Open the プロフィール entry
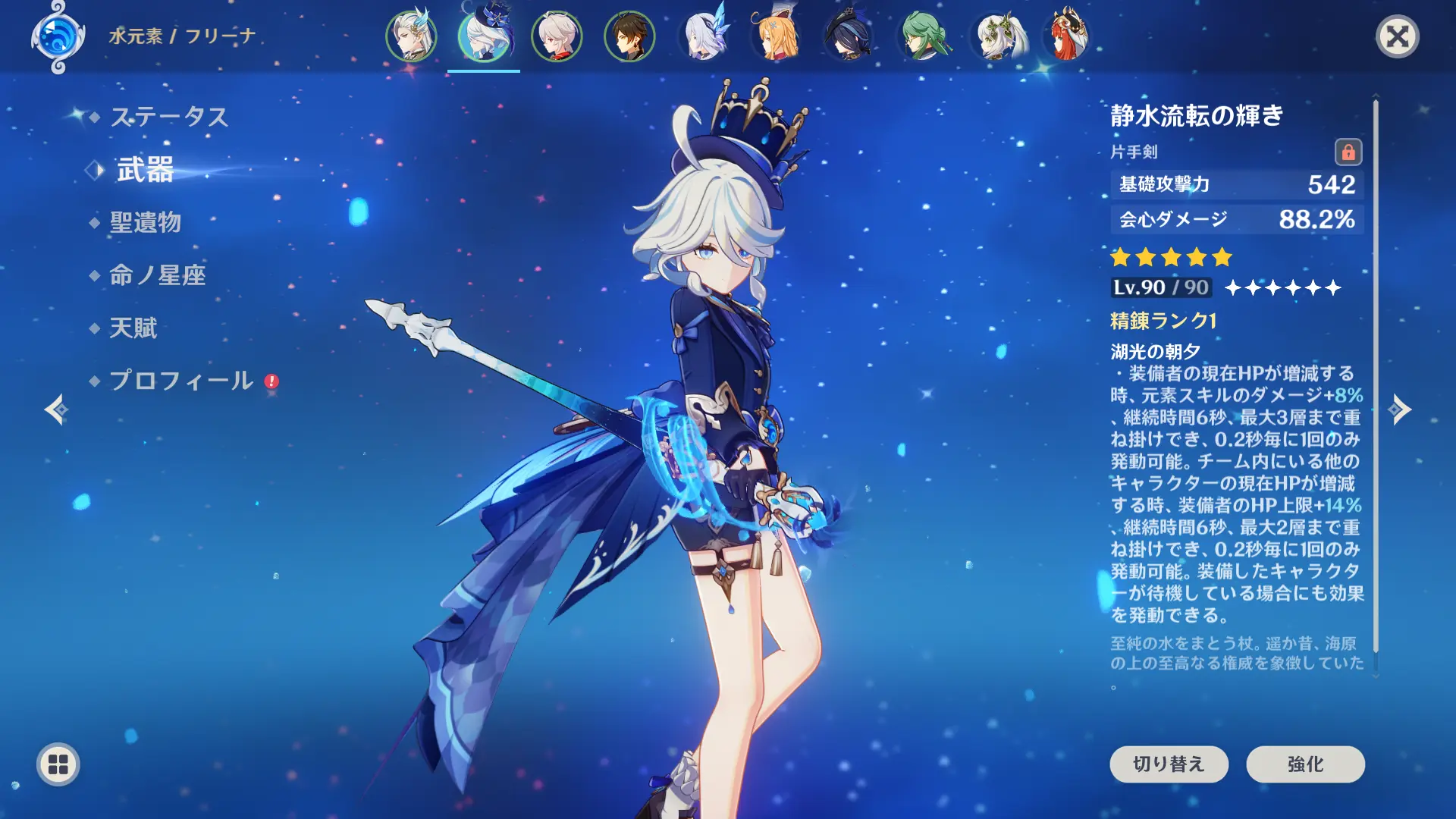This screenshot has height=819, width=1456. (181, 381)
